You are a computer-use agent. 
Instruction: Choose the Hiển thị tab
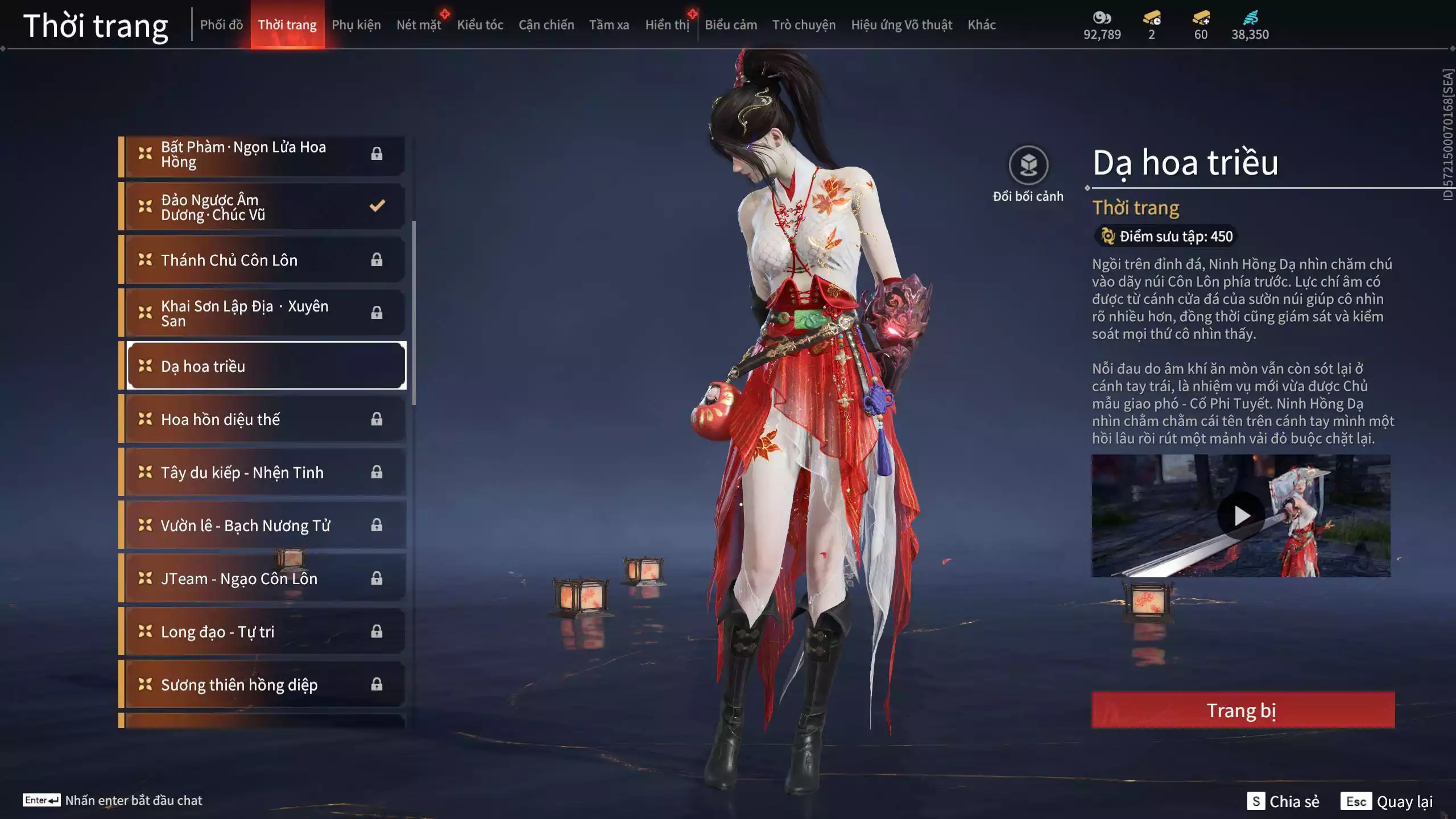pos(667,25)
